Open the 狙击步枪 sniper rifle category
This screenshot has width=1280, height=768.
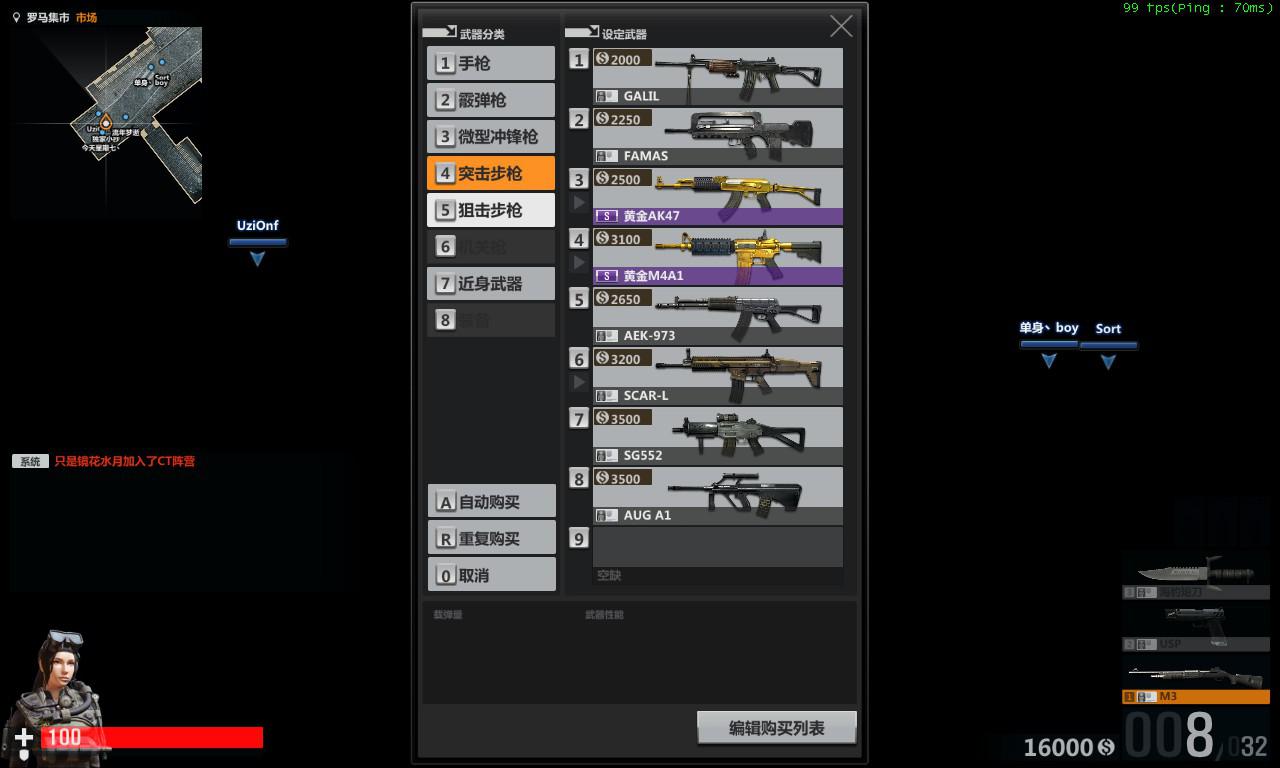coord(491,210)
